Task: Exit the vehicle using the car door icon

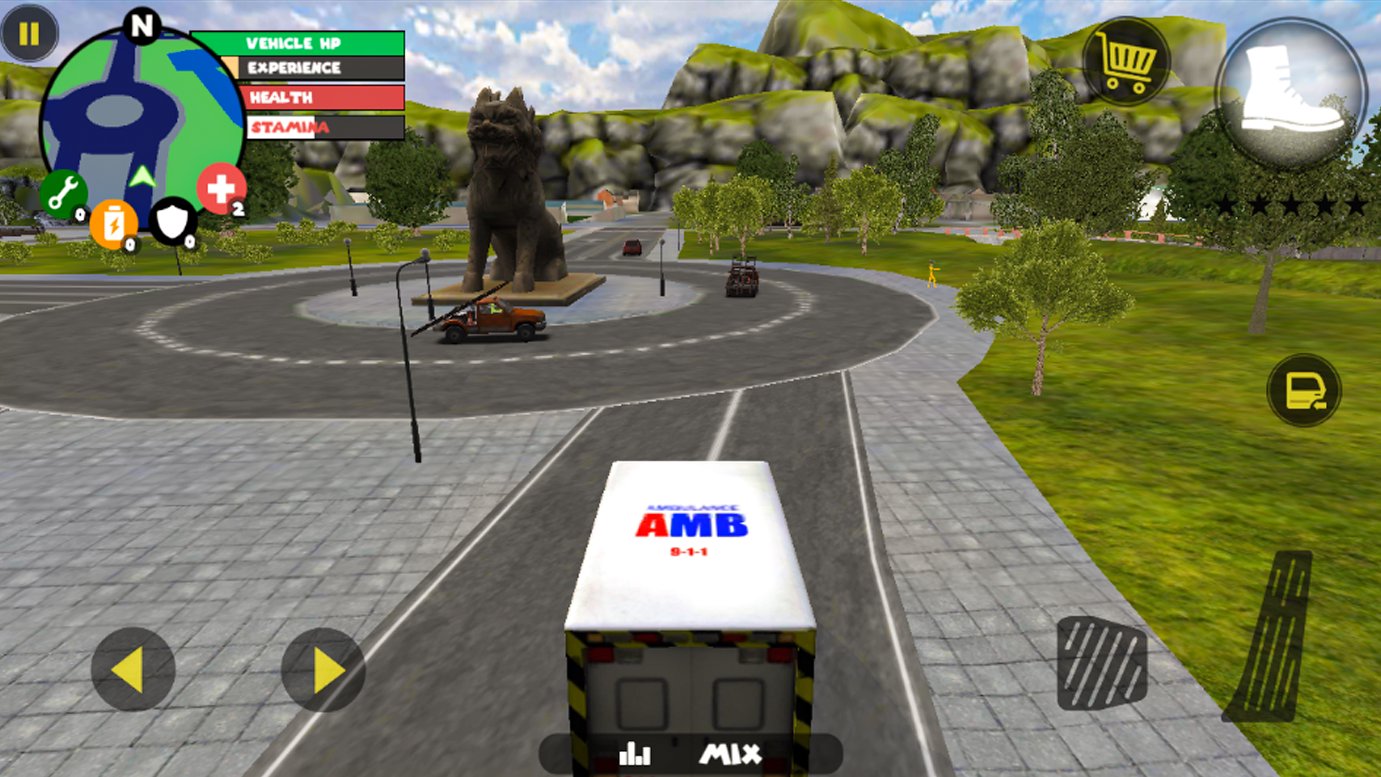Action: (1304, 390)
